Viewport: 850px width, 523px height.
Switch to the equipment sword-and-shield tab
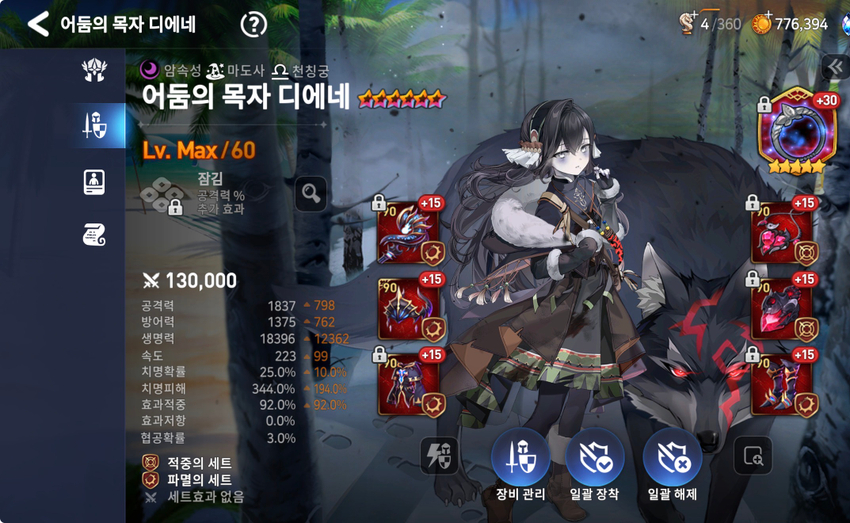pos(95,126)
